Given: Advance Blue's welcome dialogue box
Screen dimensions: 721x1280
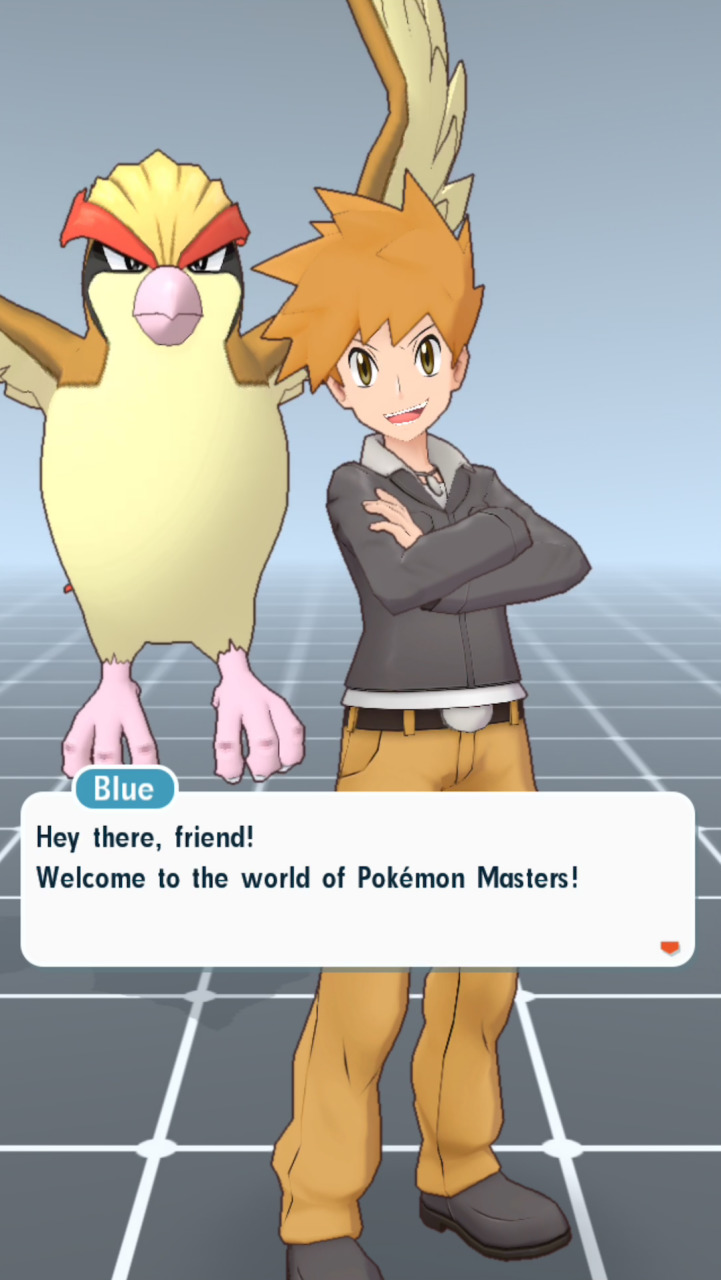Looking at the screenshot, I should click(357, 880).
